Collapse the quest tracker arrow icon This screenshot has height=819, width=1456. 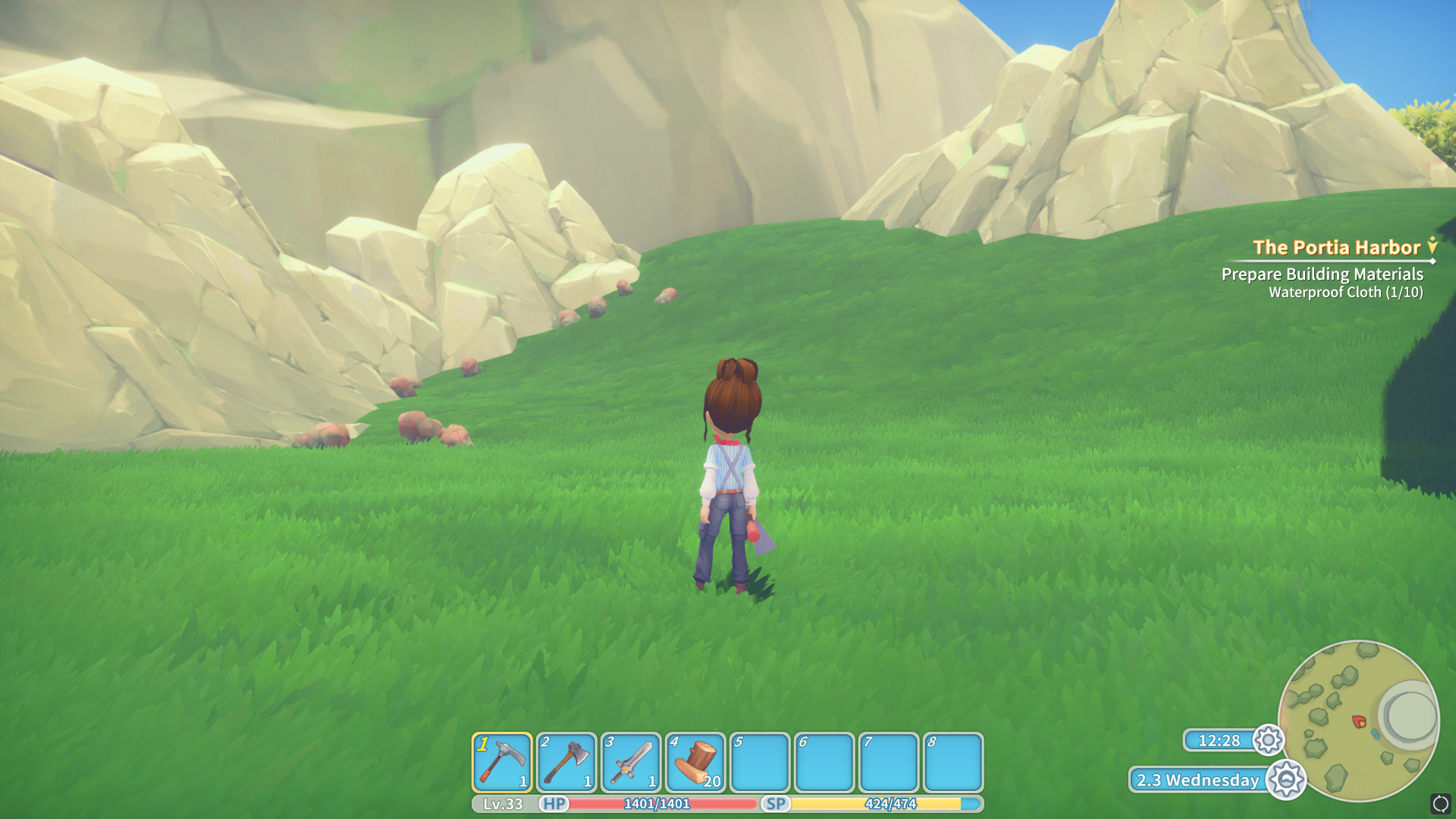pyautogui.click(x=1432, y=246)
